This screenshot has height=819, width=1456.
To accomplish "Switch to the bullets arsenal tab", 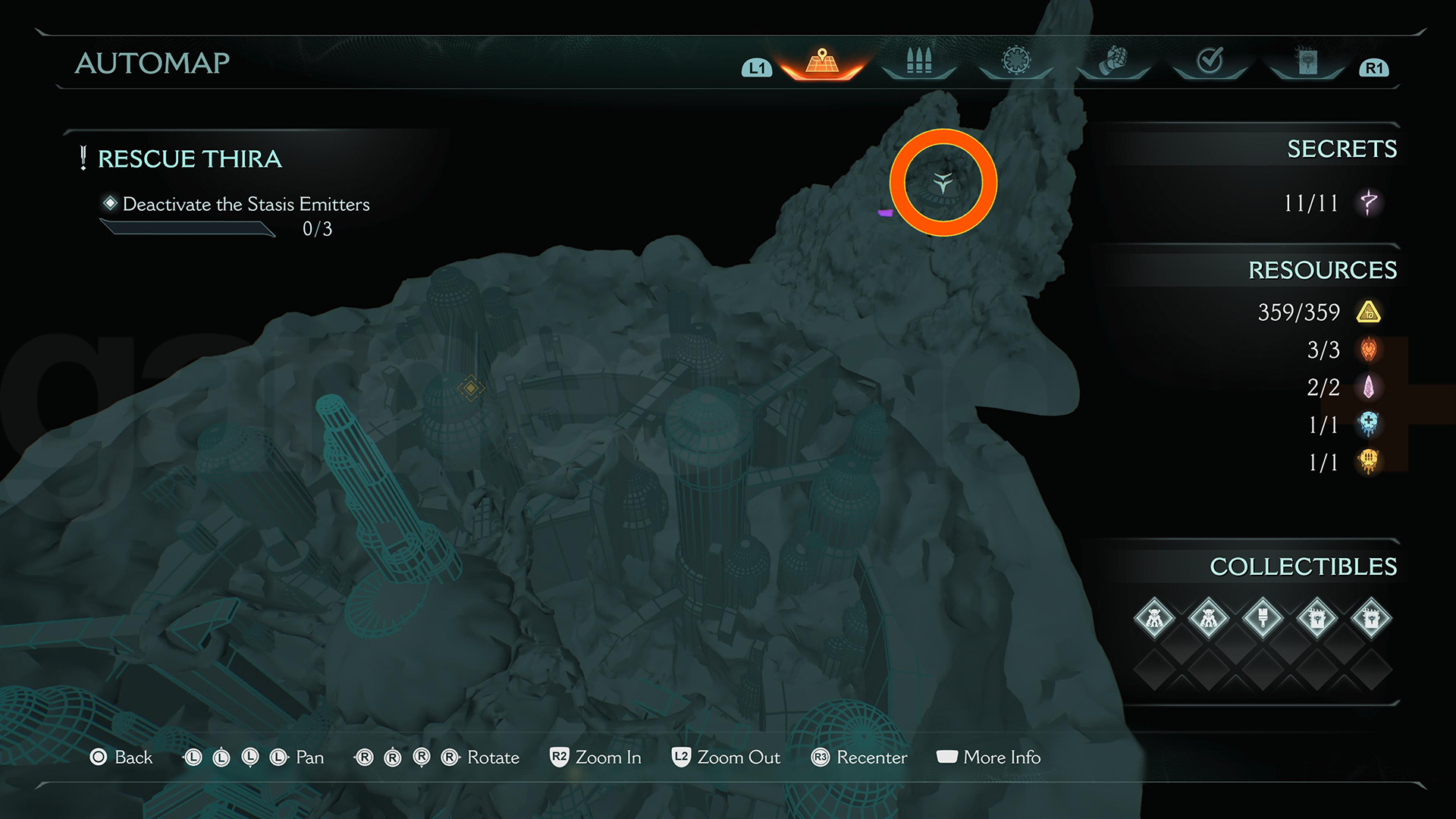I will 918,61.
